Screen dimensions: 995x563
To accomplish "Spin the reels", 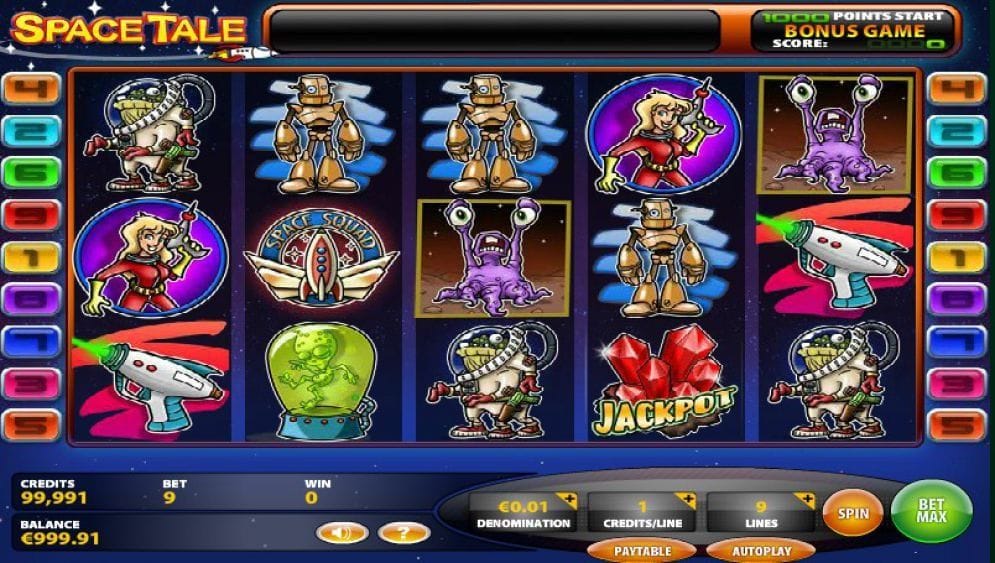I will click(x=852, y=513).
